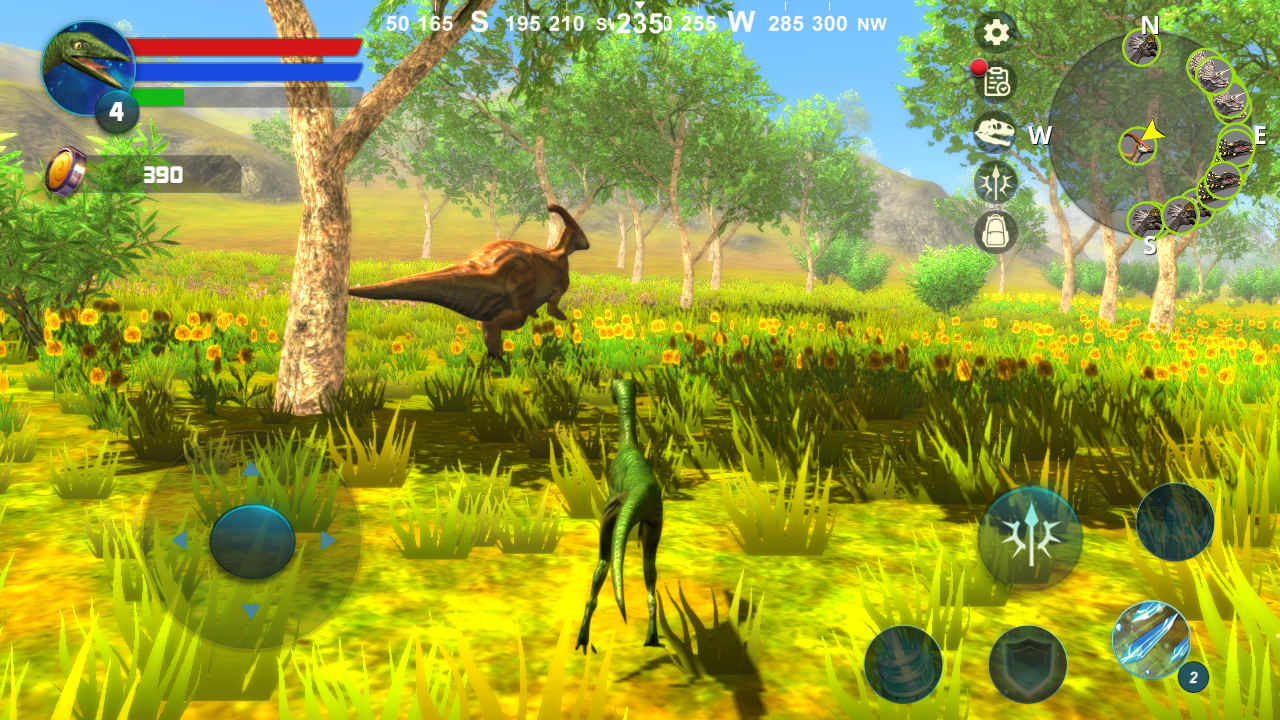This screenshot has width=1280, height=720.
Task: Select the claw attack sidebar icon
Action: (993, 183)
